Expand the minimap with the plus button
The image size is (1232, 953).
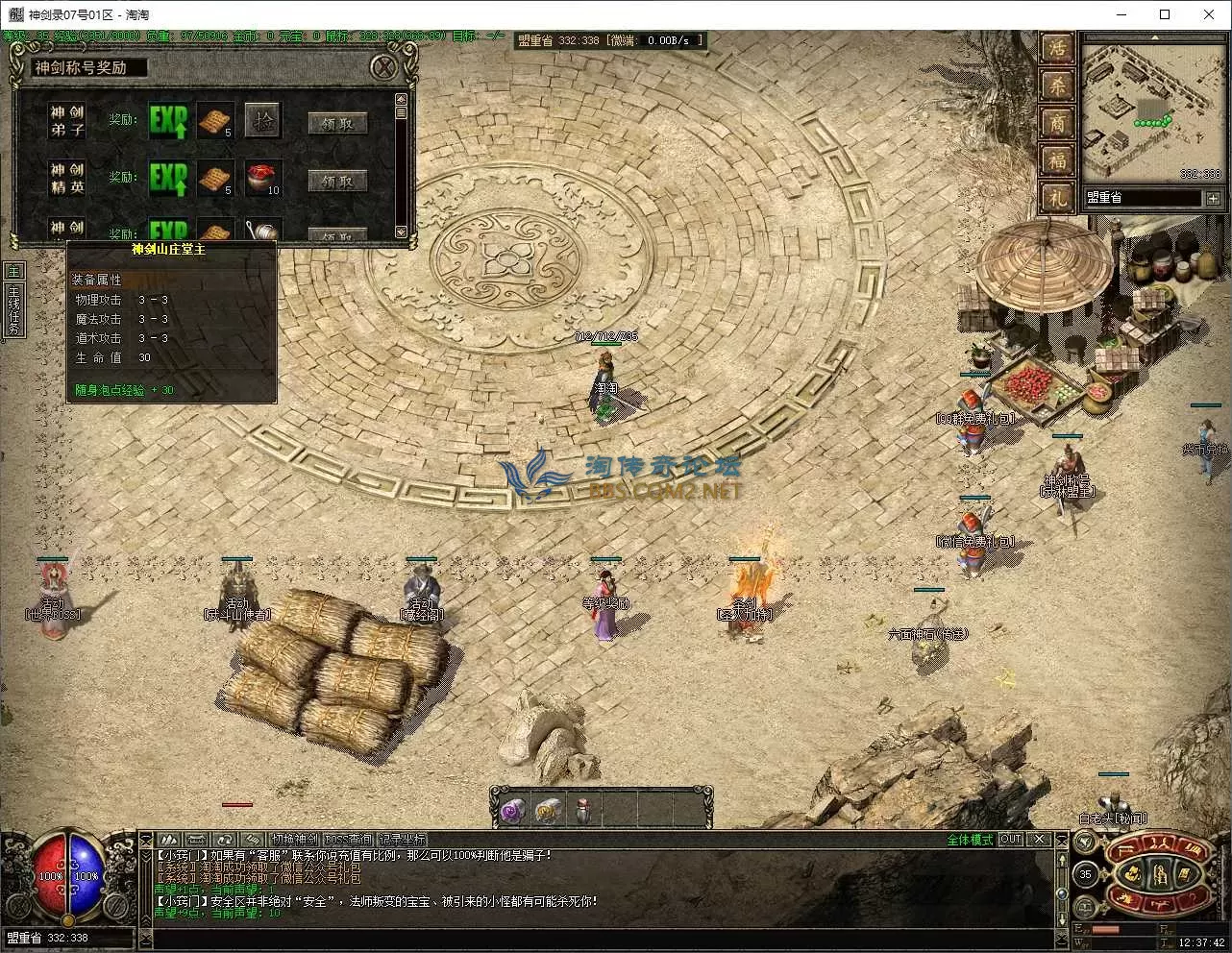(1214, 198)
